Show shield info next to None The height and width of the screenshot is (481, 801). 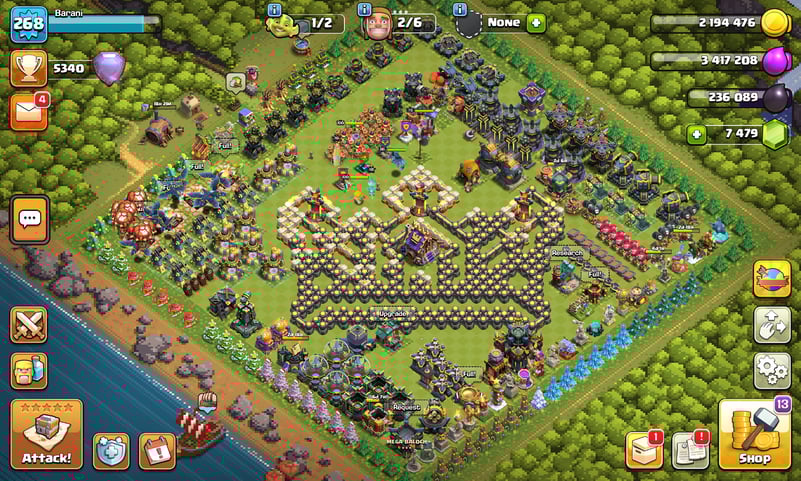[460, 10]
